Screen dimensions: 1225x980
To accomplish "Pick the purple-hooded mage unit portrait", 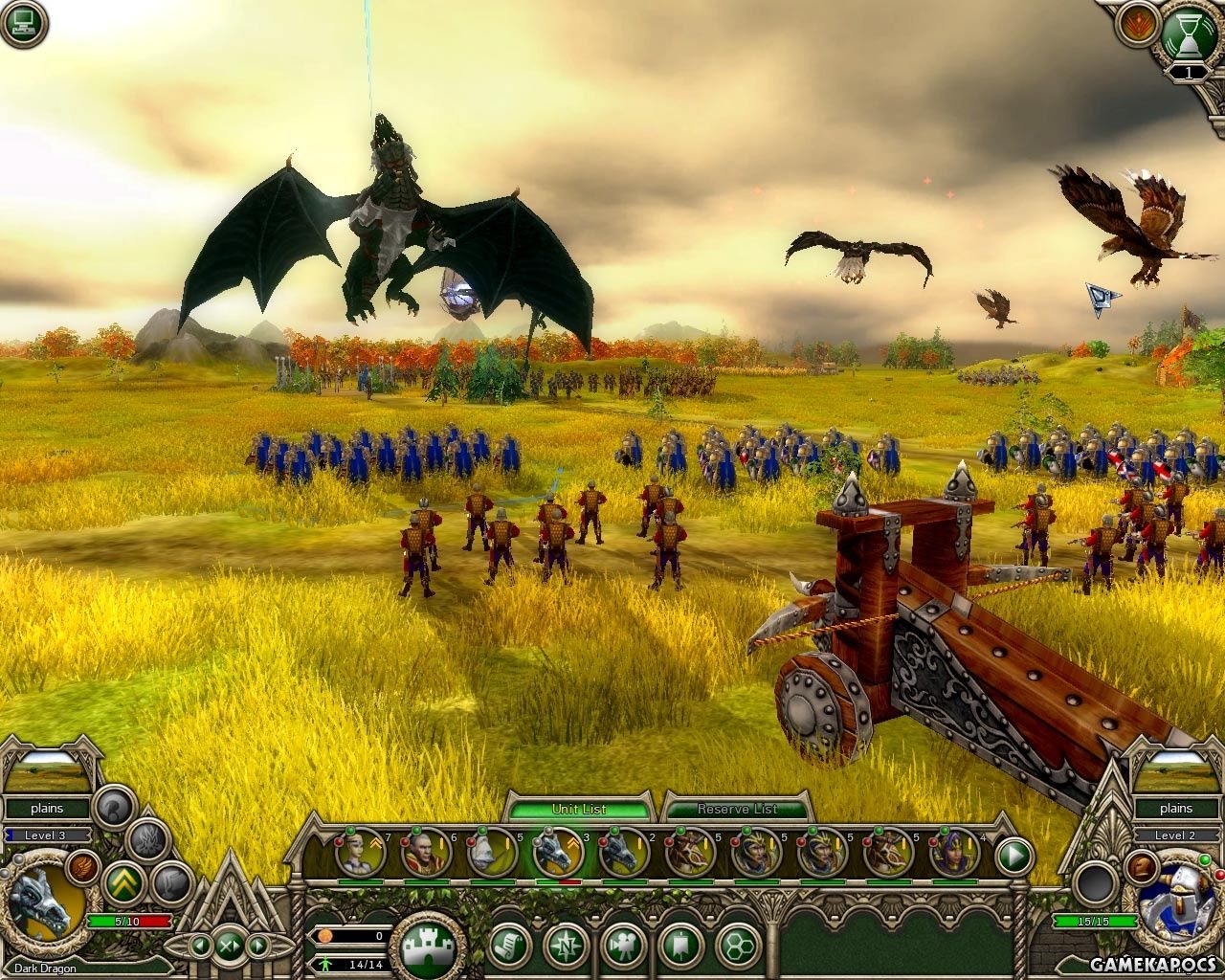I will (954, 852).
